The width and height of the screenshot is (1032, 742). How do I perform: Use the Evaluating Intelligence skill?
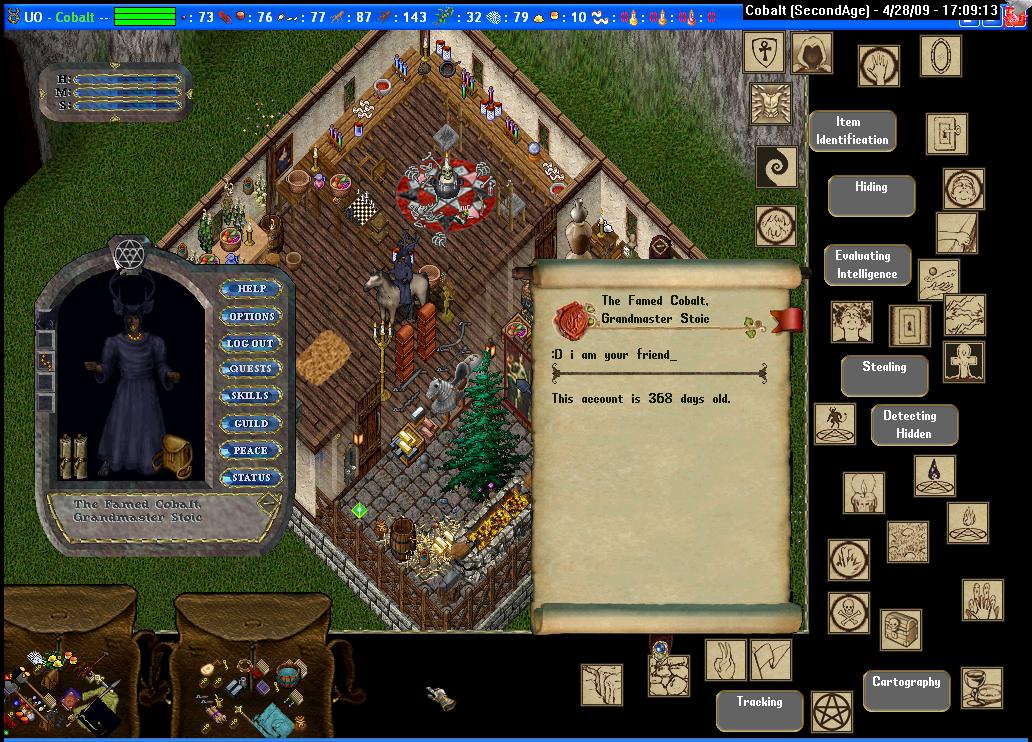pos(866,265)
